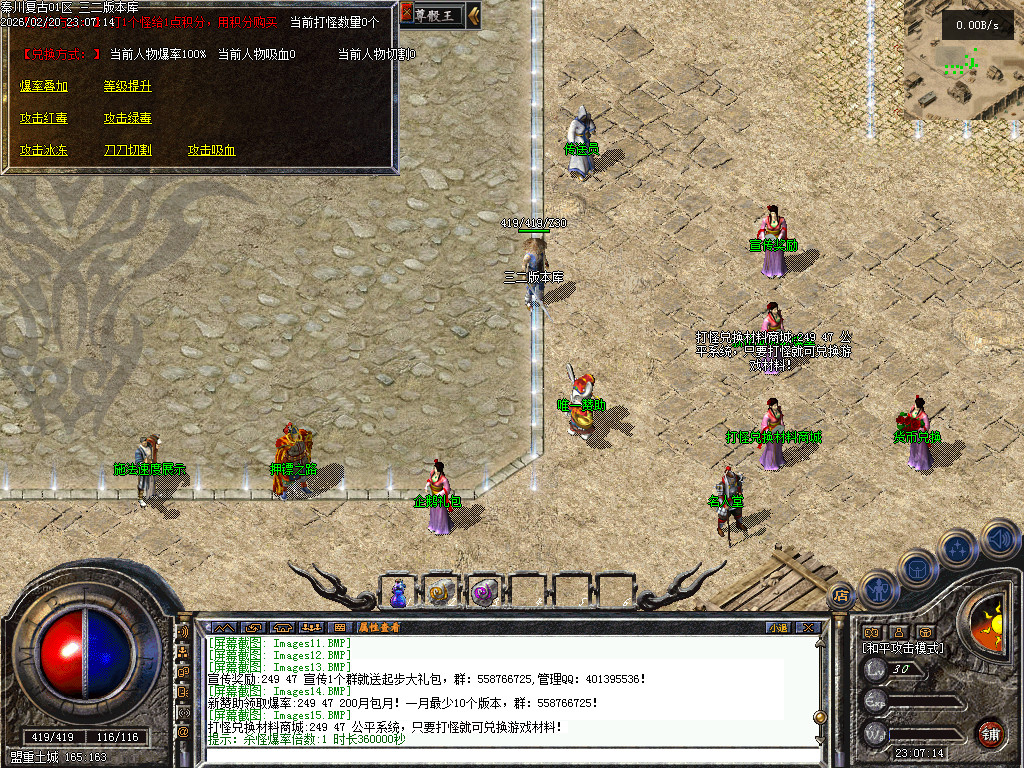Open the skills sparkle round button
The height and width of the screenshot is (768, 1024).
(x=959, y=548)
